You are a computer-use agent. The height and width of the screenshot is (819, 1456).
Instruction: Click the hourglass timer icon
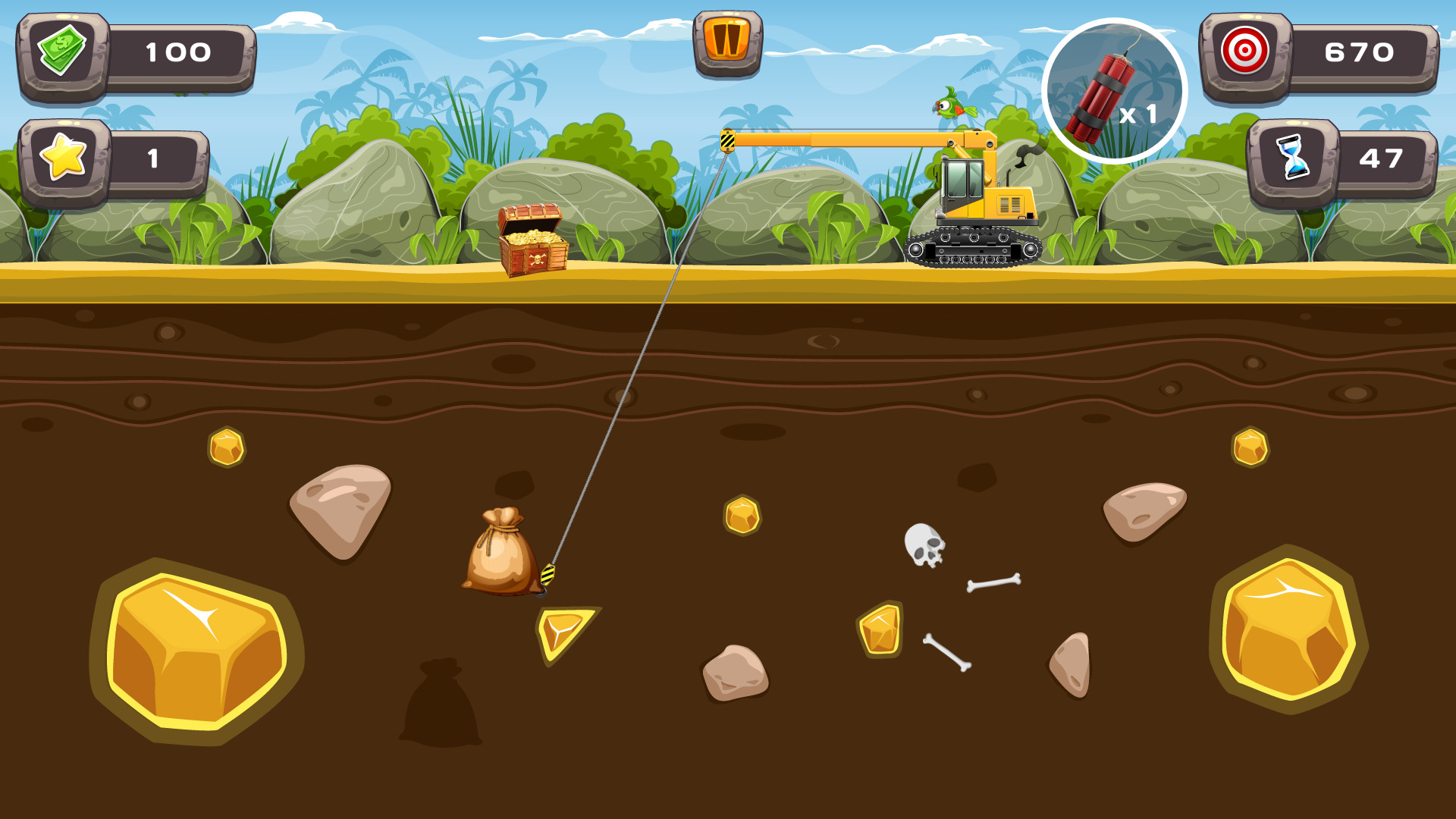click(1294, 157)
